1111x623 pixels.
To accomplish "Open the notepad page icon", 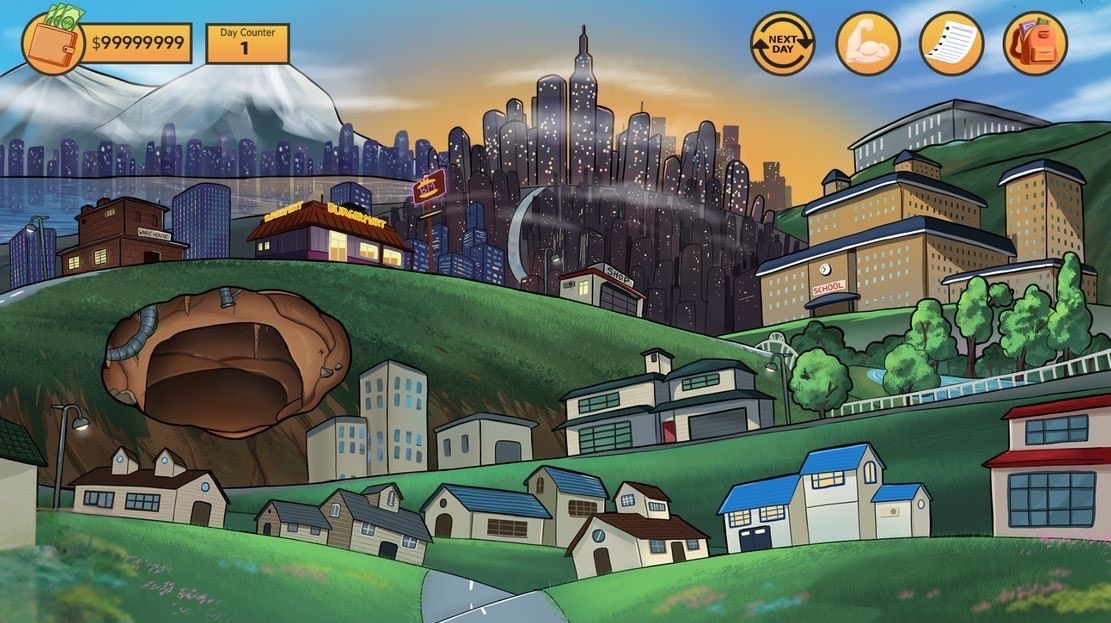I will pyautogui.click(x=951, y=43).
